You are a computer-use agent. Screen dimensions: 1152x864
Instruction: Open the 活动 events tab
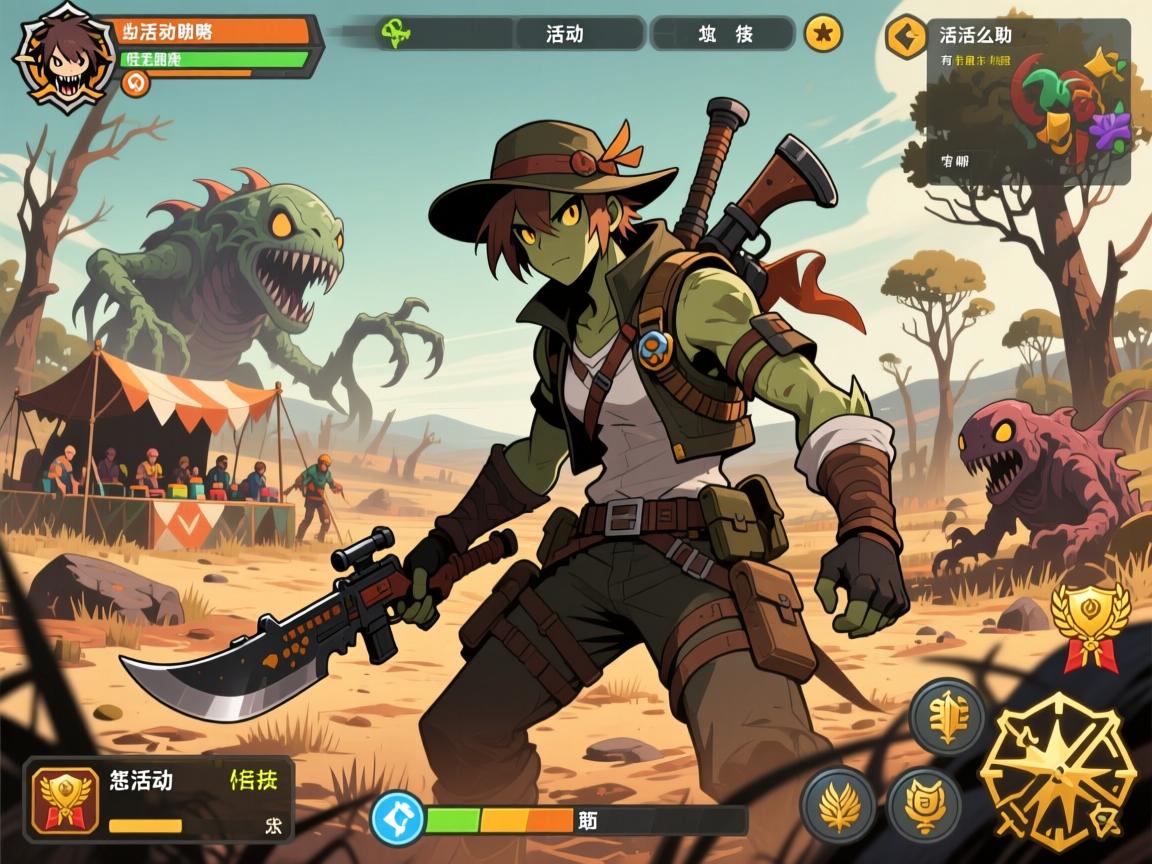tap(565, 33)
